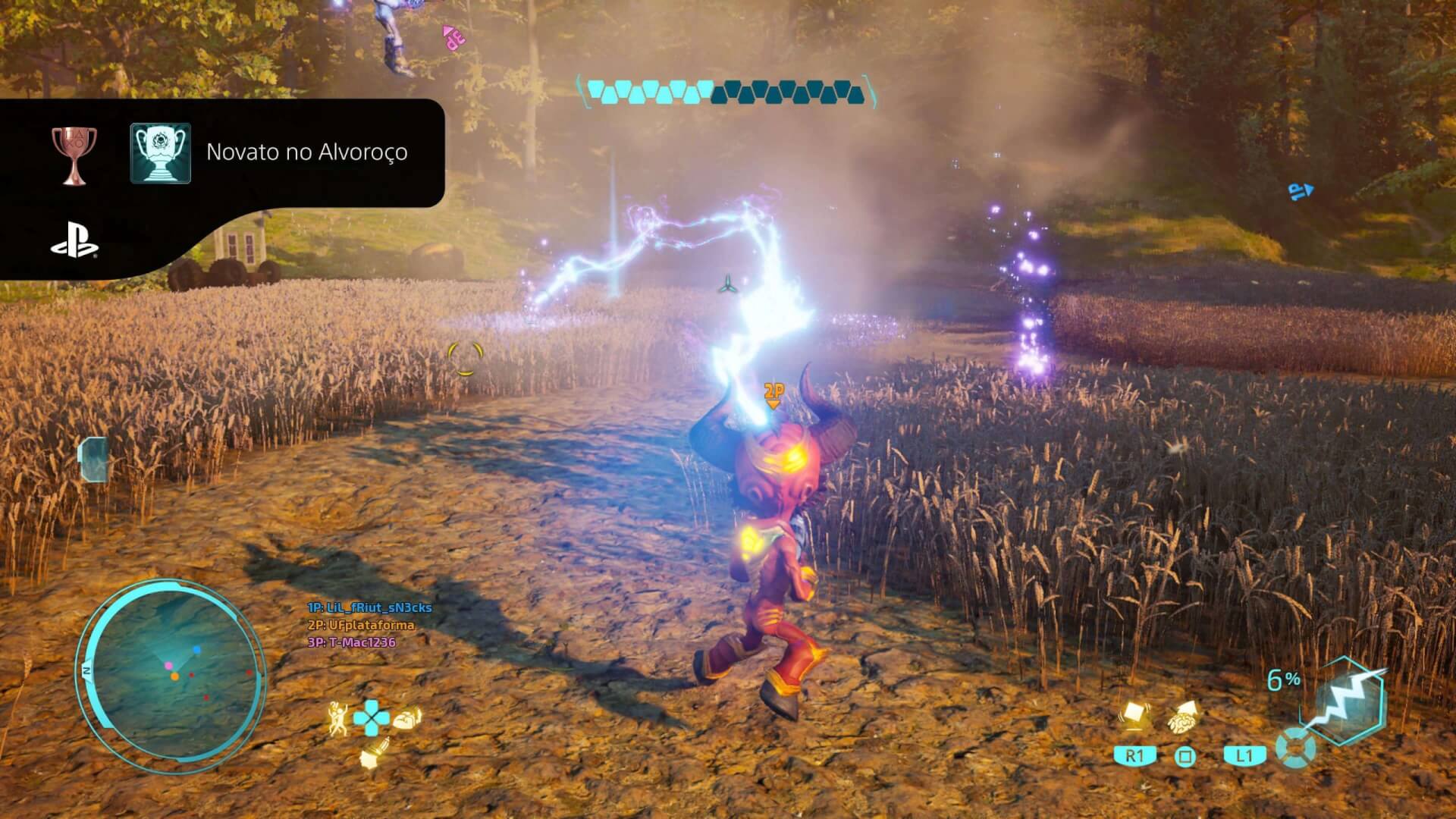The width and height of the screenshot is (1456, 819).
Task: Click the weapon wheel ring icon
Action: point(1294,748)
